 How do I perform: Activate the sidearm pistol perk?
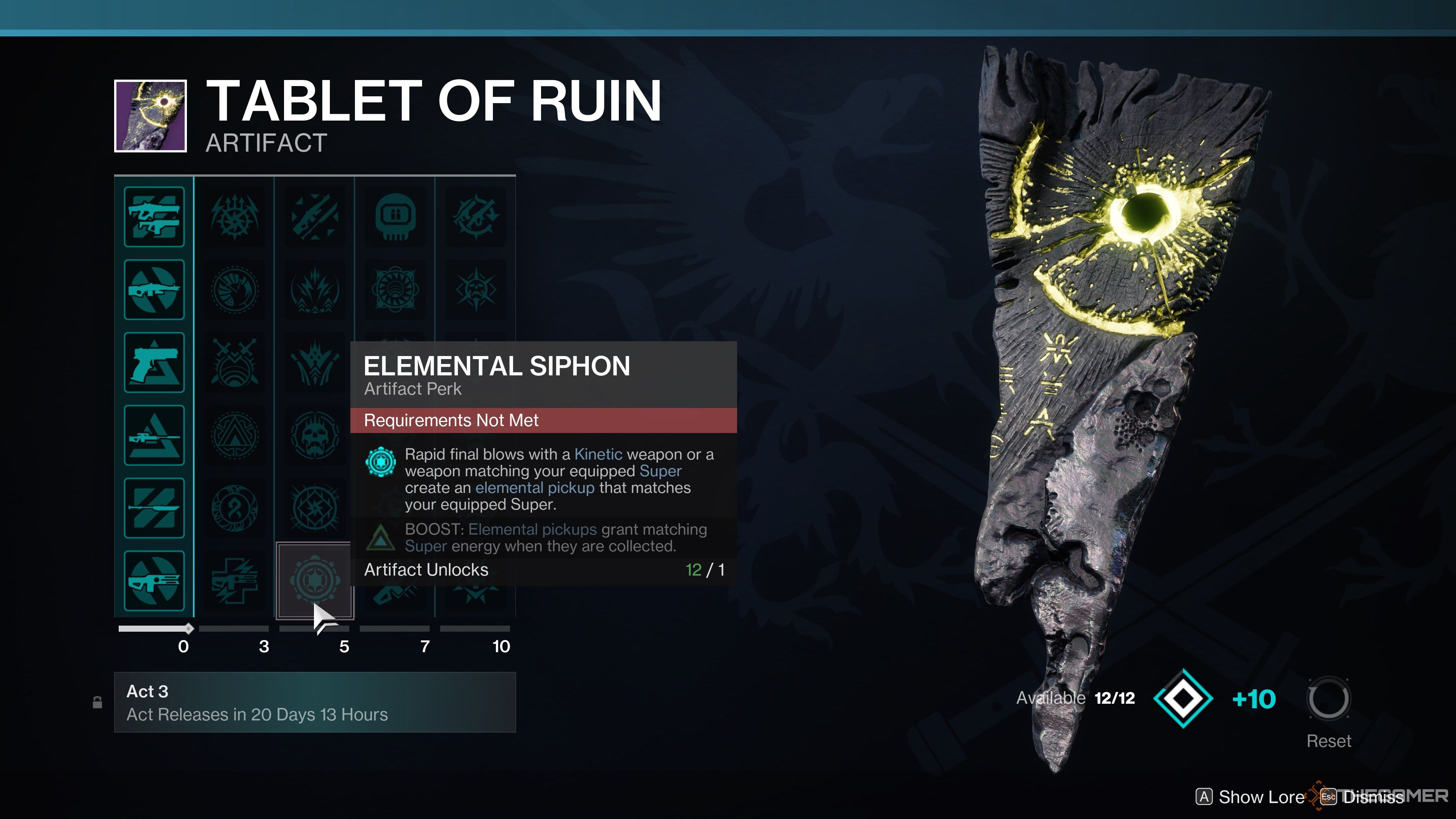point(154,362)
